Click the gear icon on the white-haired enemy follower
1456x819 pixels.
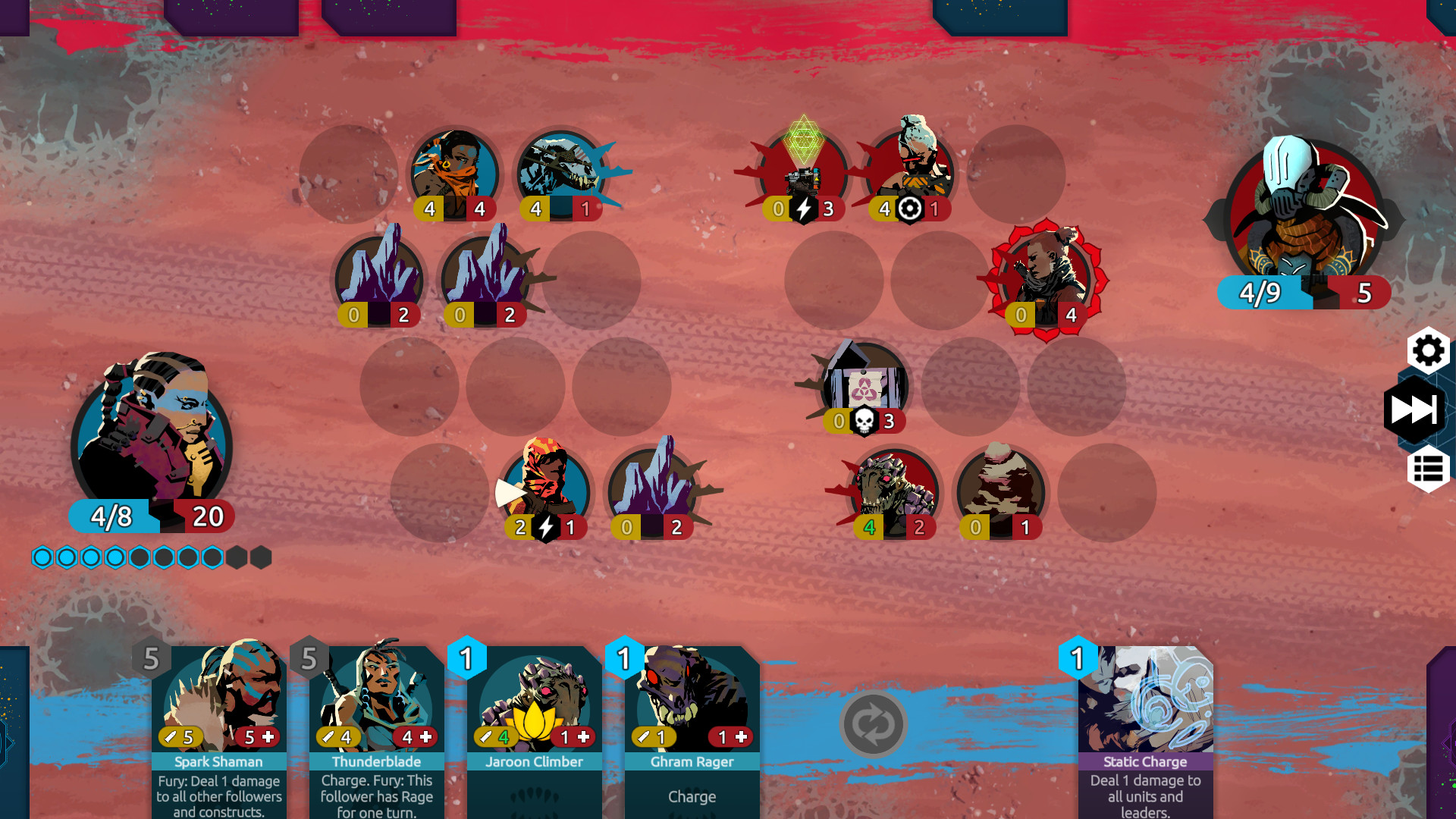point(911,209)
